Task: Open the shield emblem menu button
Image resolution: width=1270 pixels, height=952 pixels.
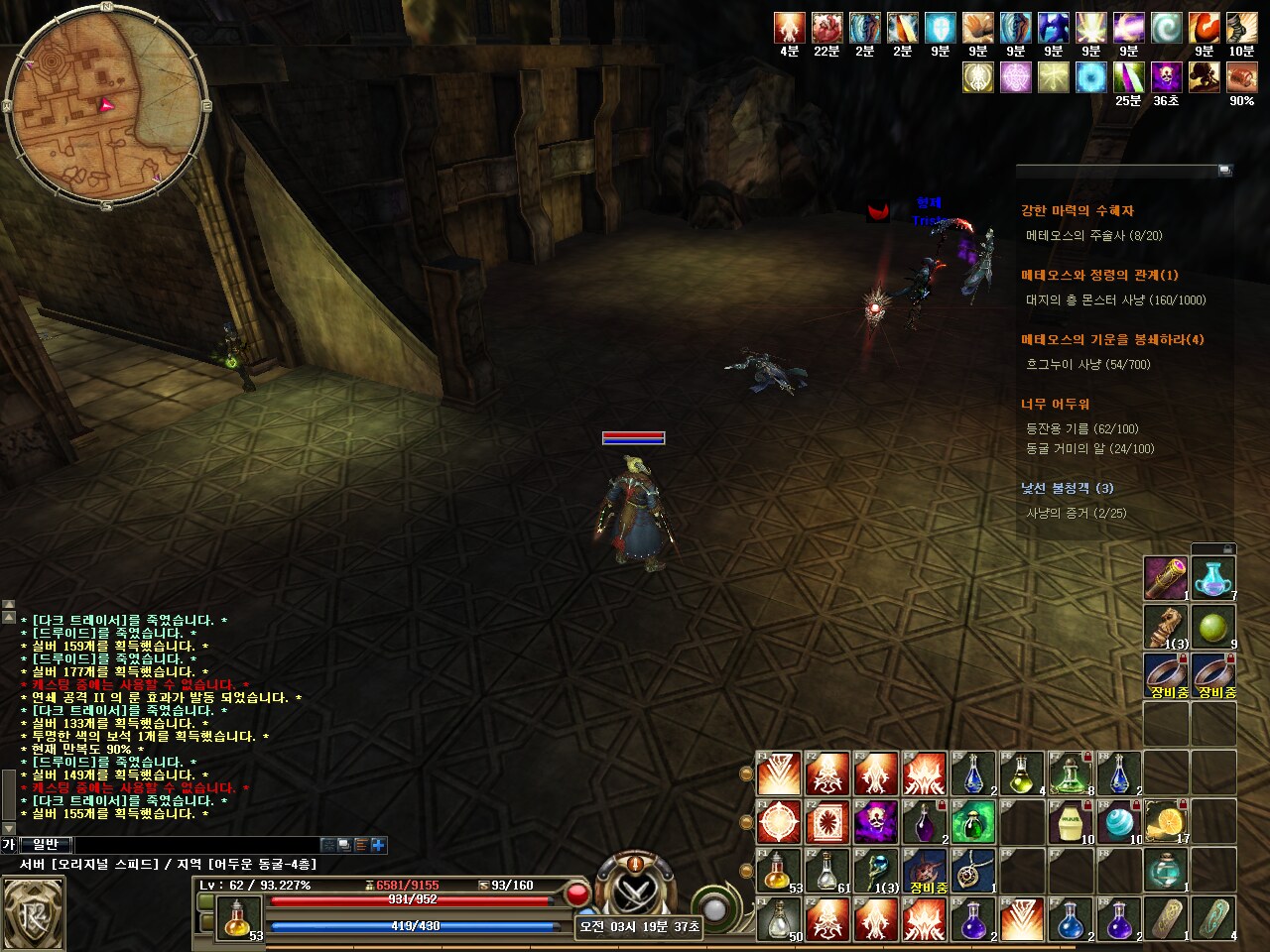Action: tap(33, 912)
